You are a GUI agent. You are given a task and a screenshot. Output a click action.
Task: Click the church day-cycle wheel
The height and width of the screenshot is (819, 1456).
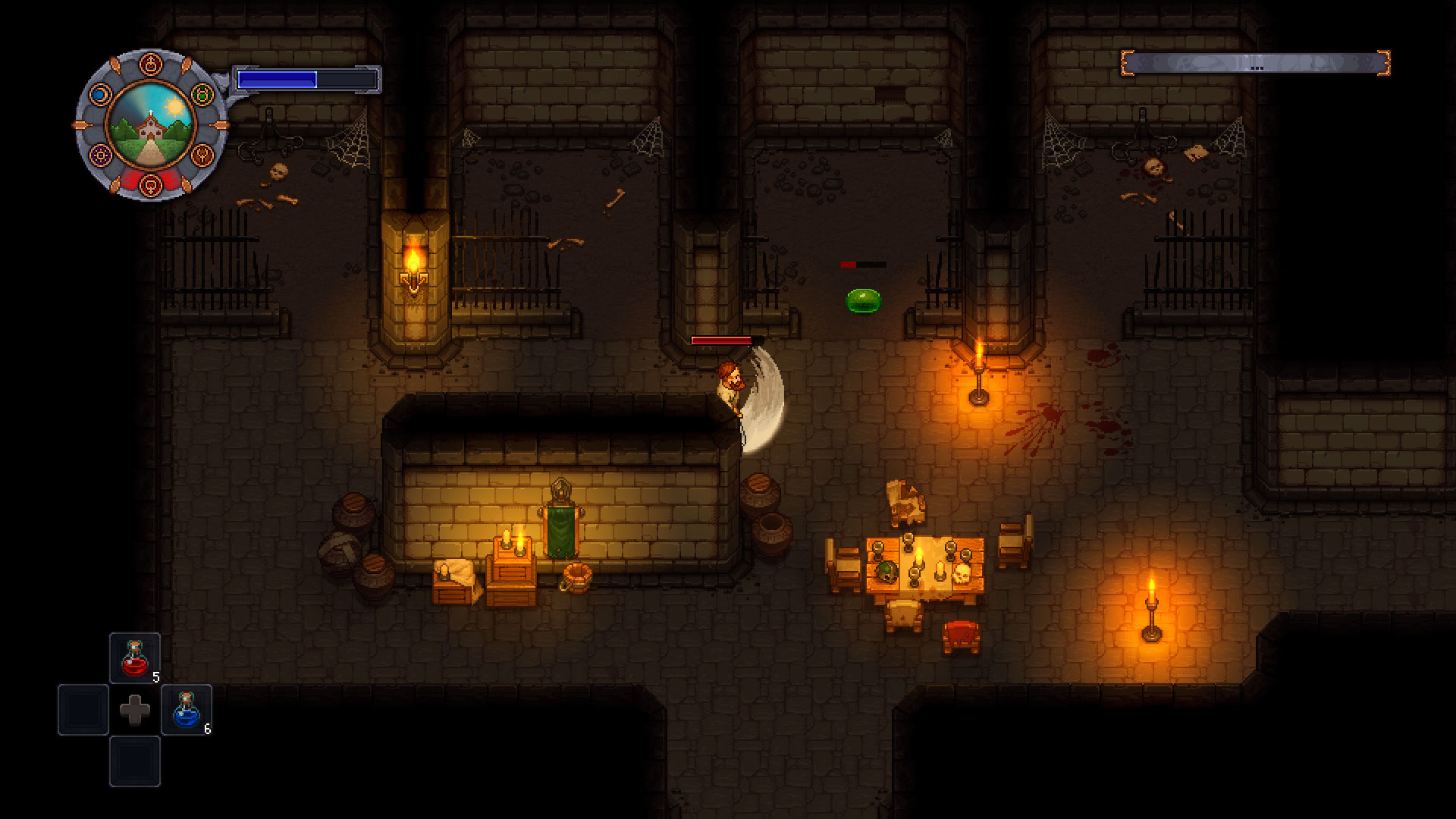pos(151,125)
